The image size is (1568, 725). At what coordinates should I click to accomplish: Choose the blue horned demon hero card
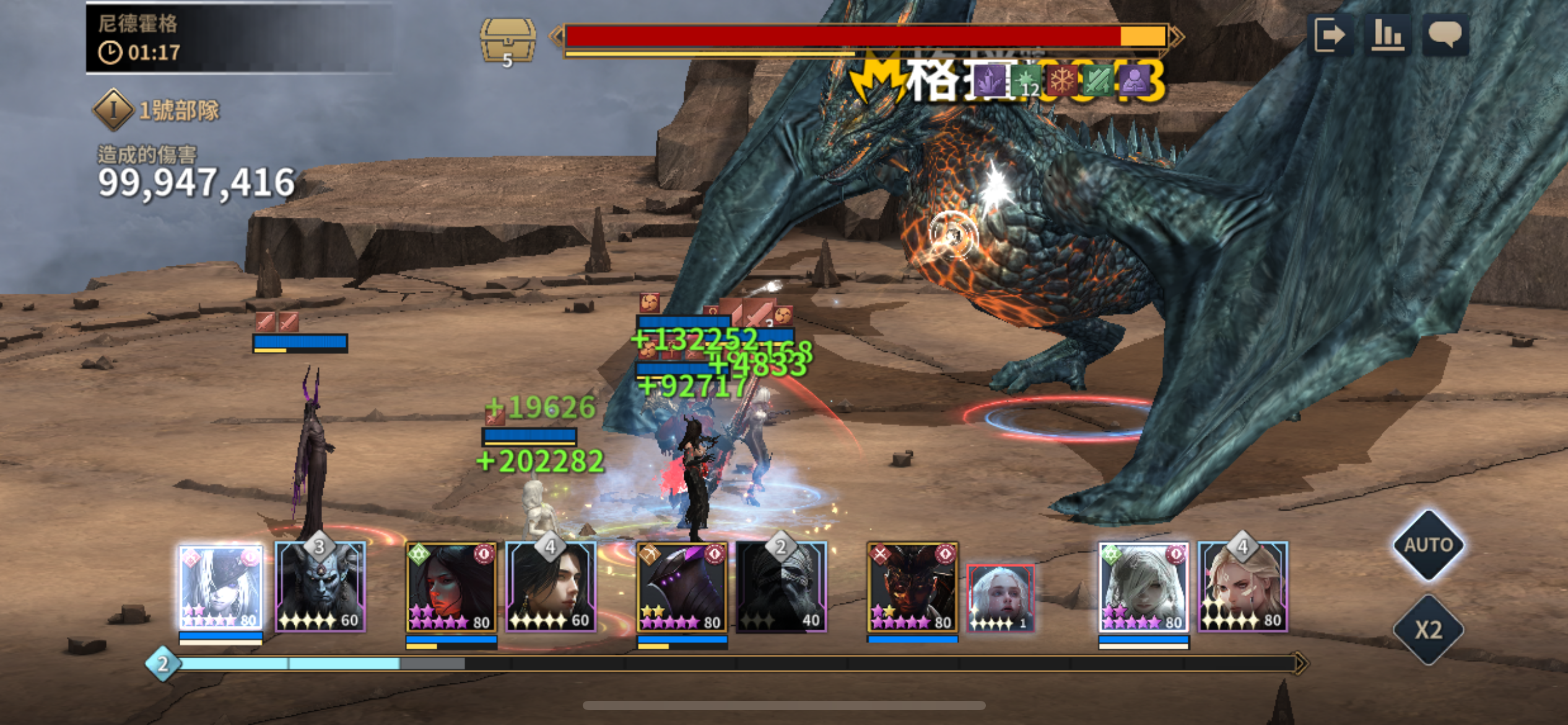[x=320, y=587]
